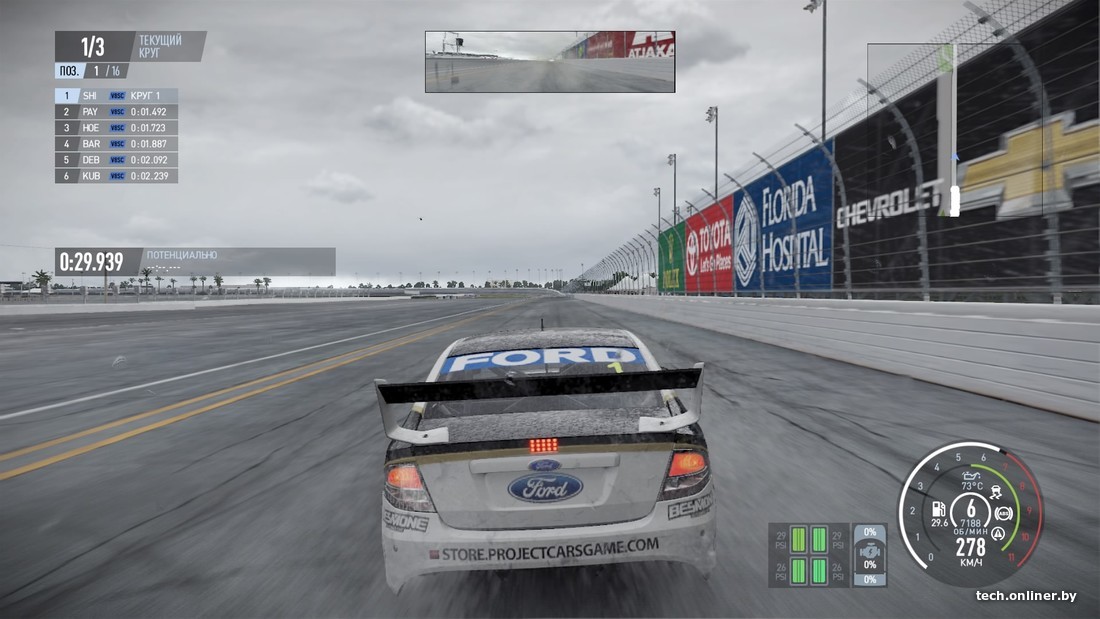Select the fuel pump icon
1100x619 pixels.
click(939, 508)
